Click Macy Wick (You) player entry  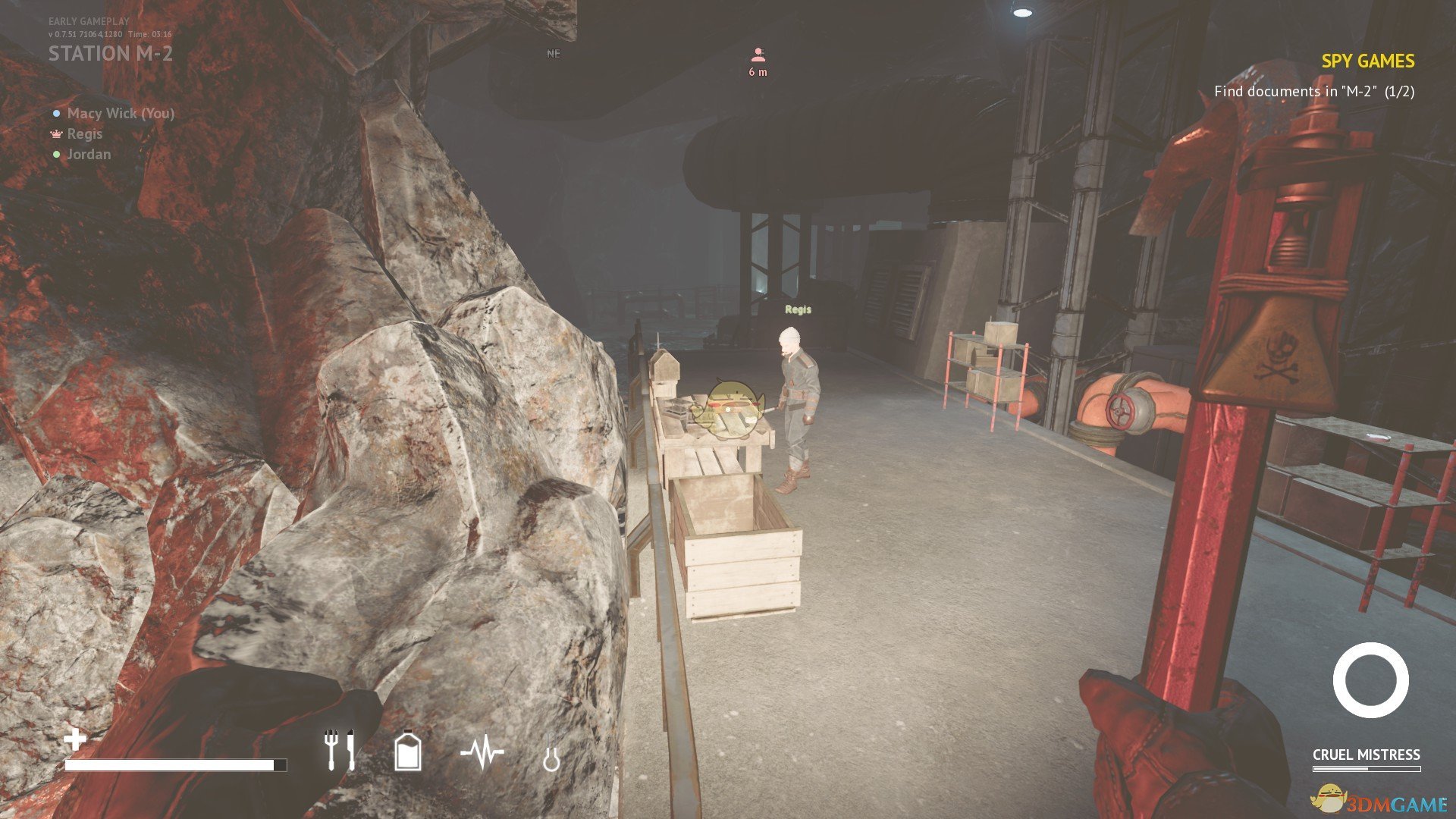pos(120,114)
